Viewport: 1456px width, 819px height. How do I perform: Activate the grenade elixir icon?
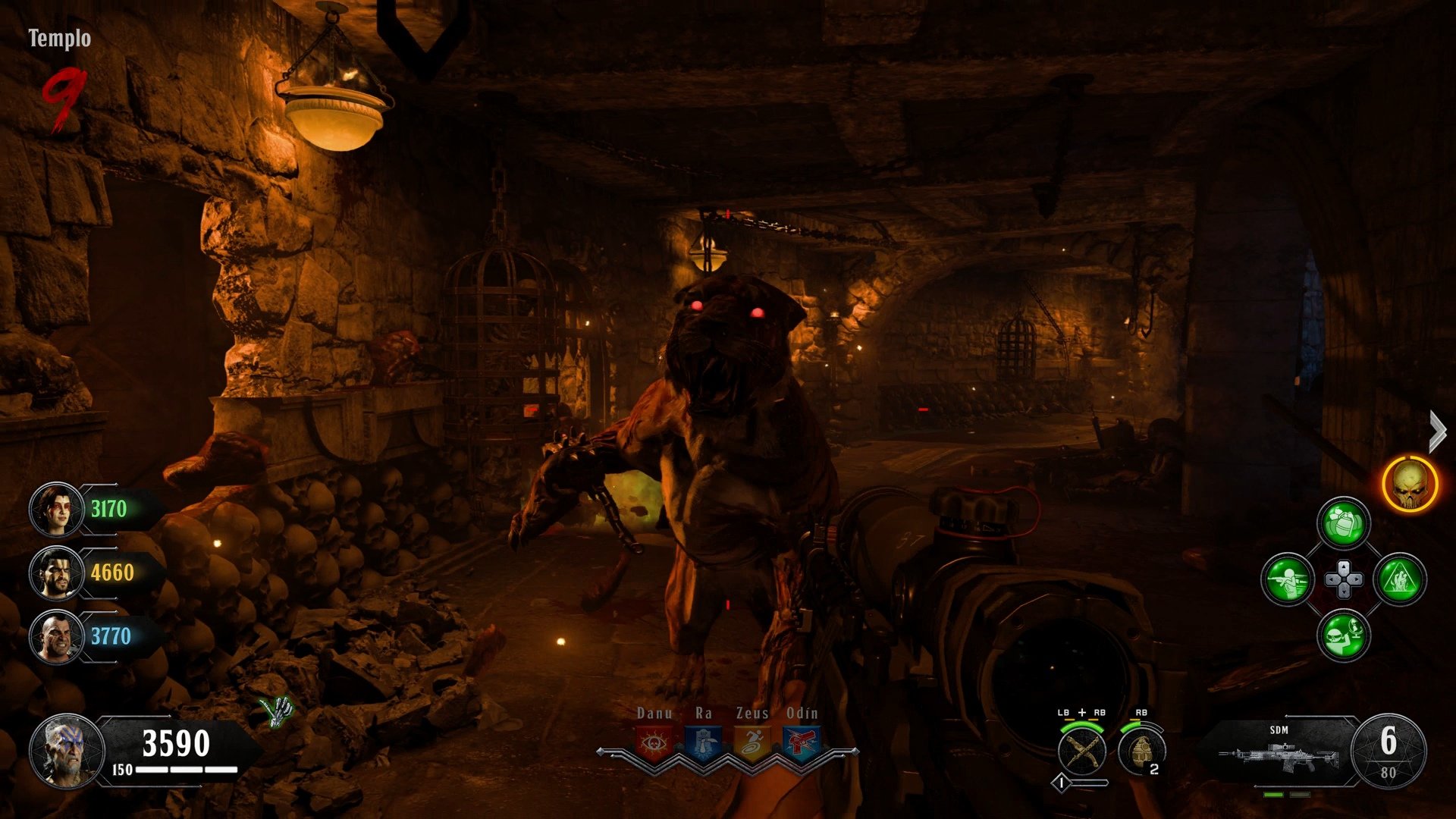pyautogui.click(x=1344, y=523)
